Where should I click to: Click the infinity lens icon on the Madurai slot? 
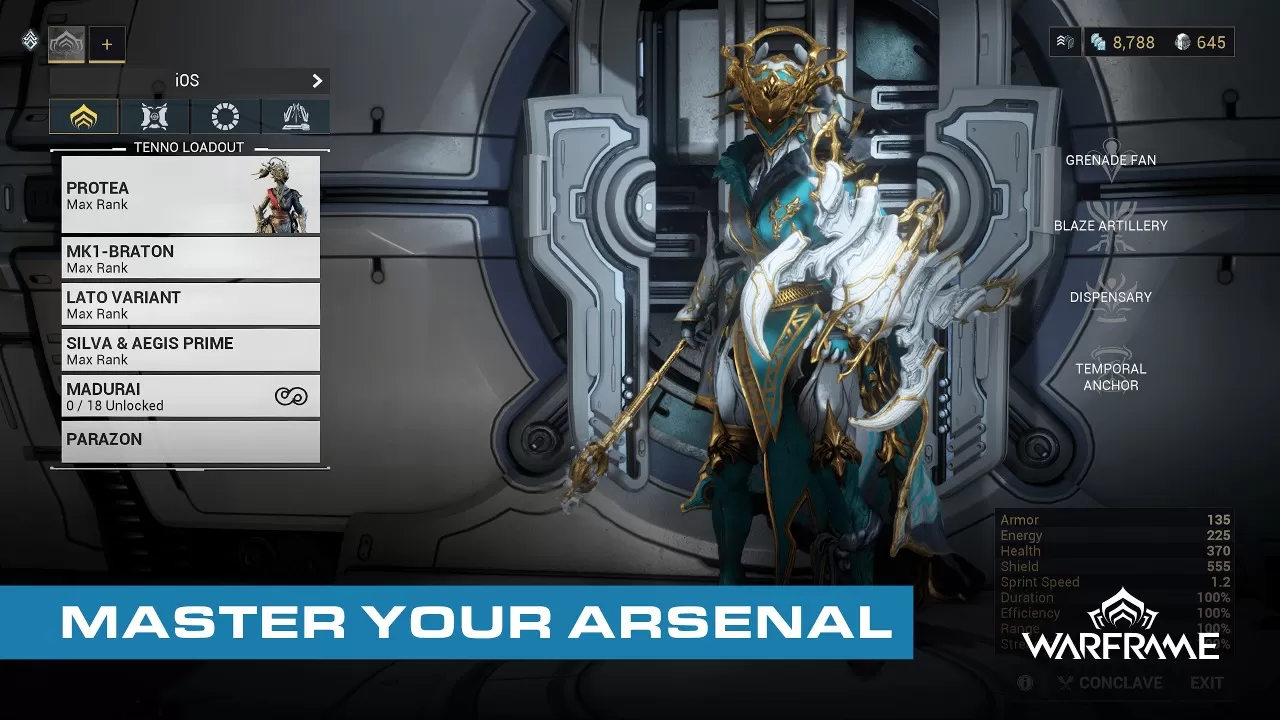[291, 395]
